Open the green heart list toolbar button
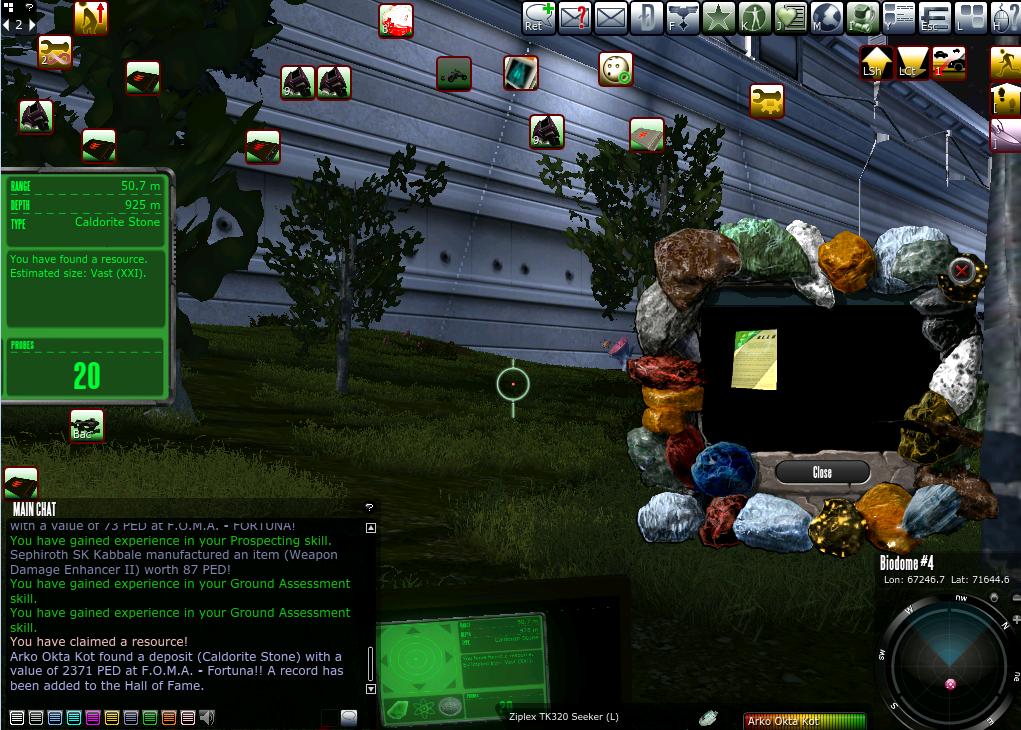The width and height of the screenshot is (1021, 730). (x=790, y=18)
